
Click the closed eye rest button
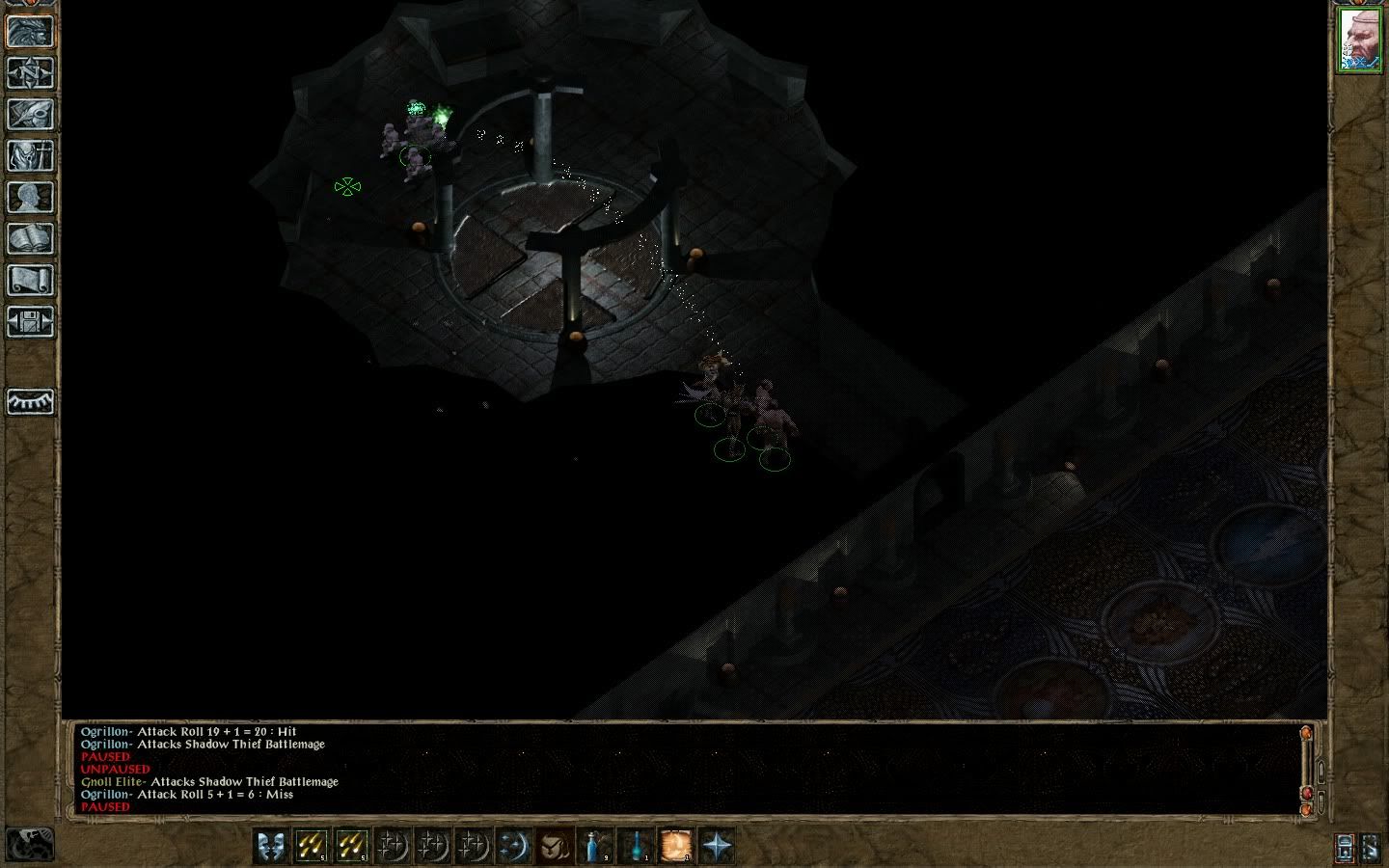(x=31, y=401)
